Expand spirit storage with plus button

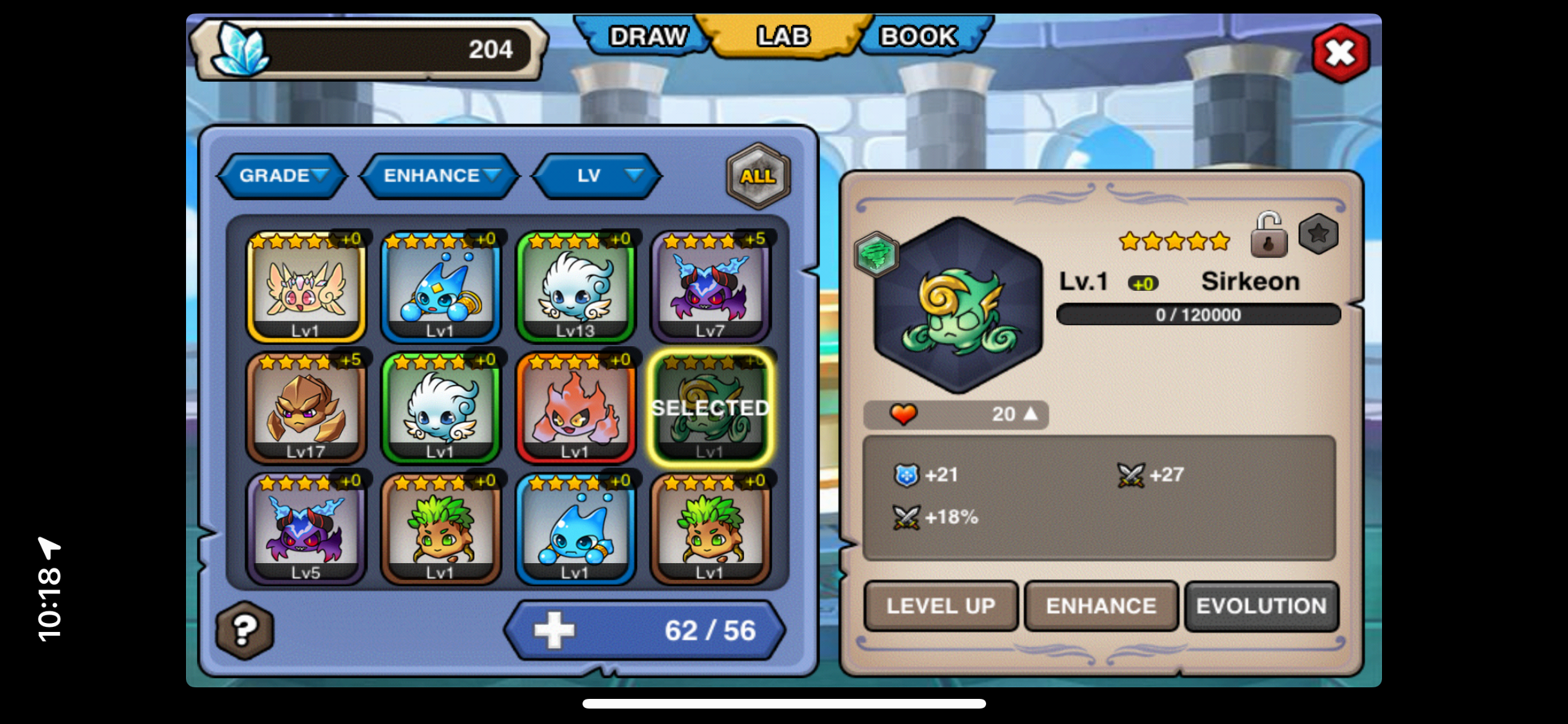tap(554, 630)
